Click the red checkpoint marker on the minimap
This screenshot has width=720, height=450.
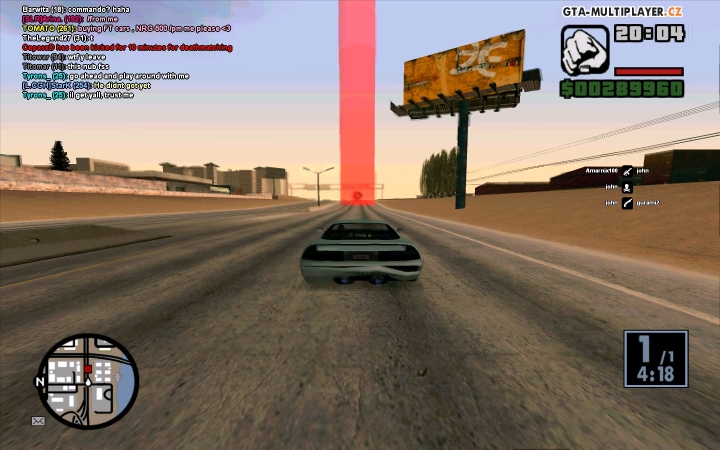[x=88, y=369]
